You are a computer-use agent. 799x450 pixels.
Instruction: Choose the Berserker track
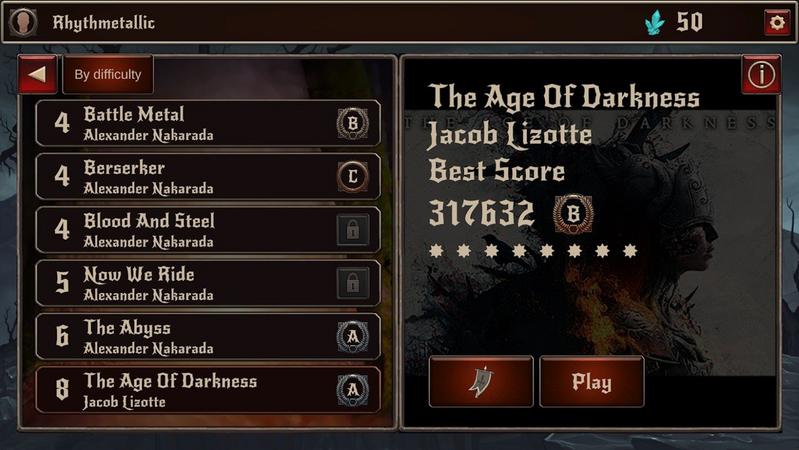click(207, 176)
